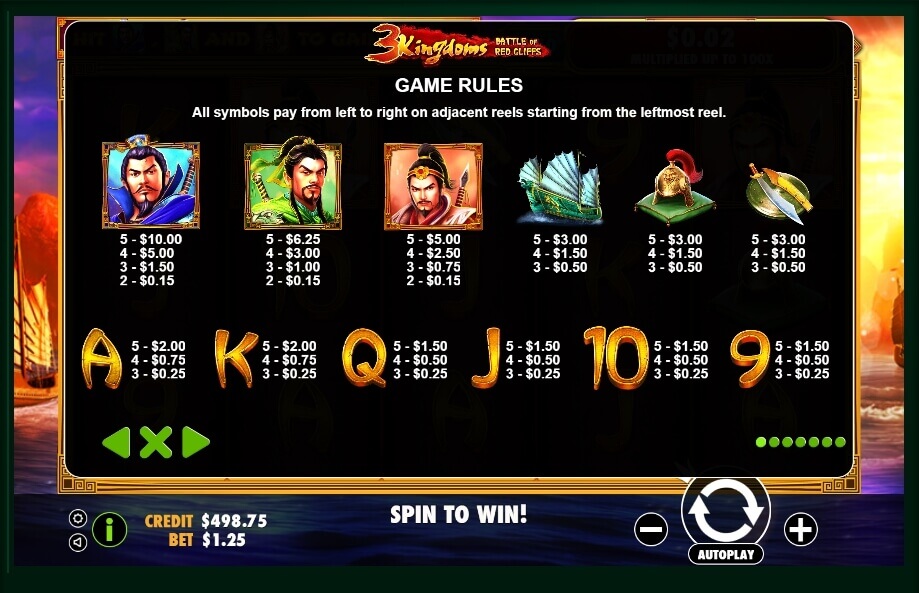
Task: Close the game rules with green X
Action: (x=156, y=442)
